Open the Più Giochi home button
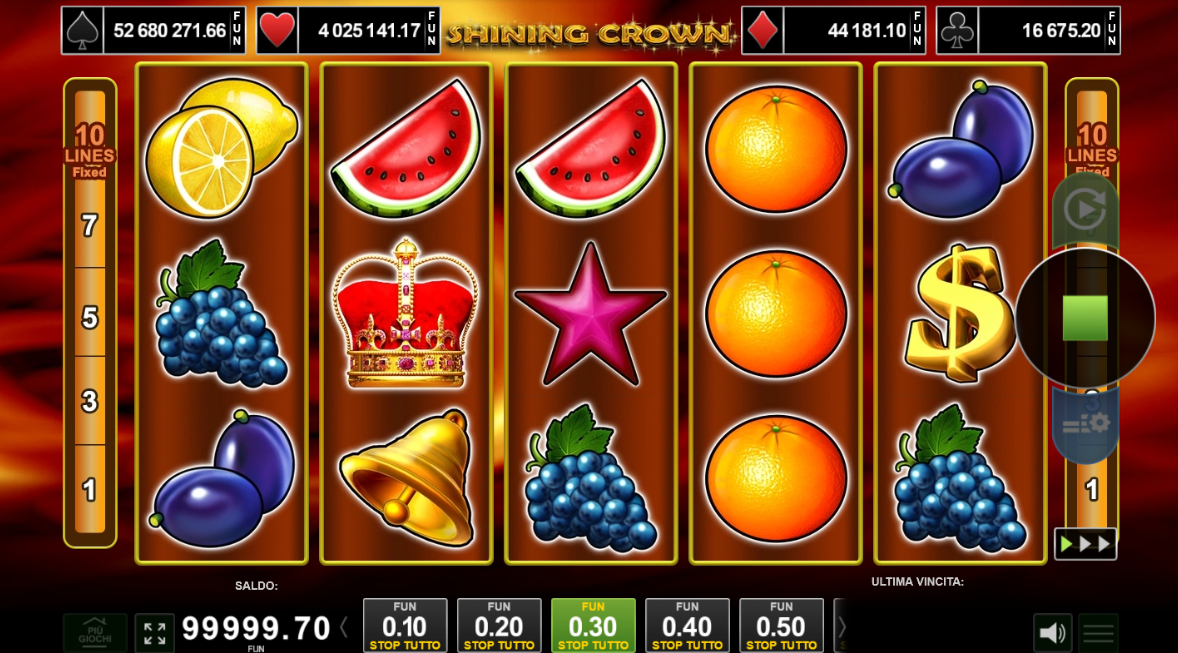Screen dimensions: 1178x653 [96, 632]
